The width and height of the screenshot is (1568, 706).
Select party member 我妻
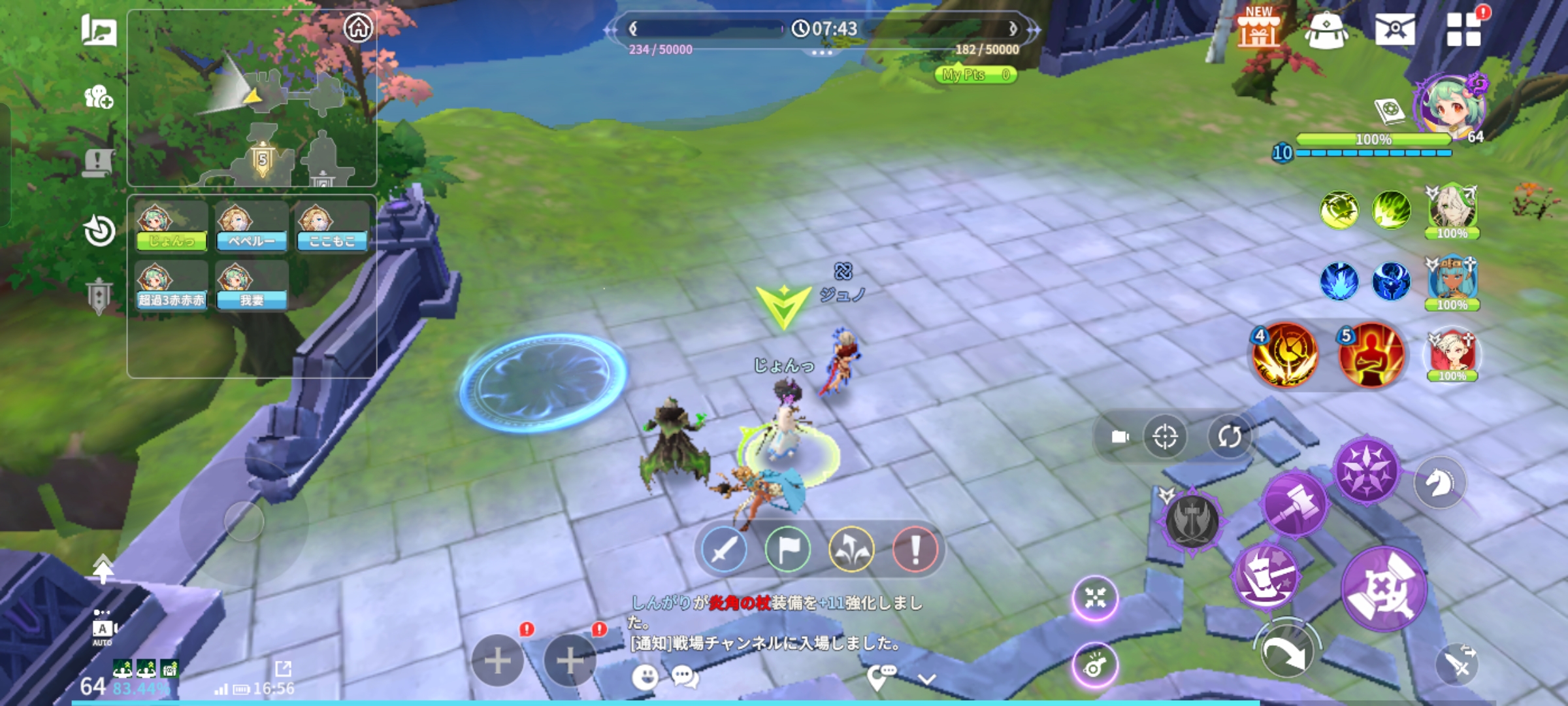pos(252,286)
